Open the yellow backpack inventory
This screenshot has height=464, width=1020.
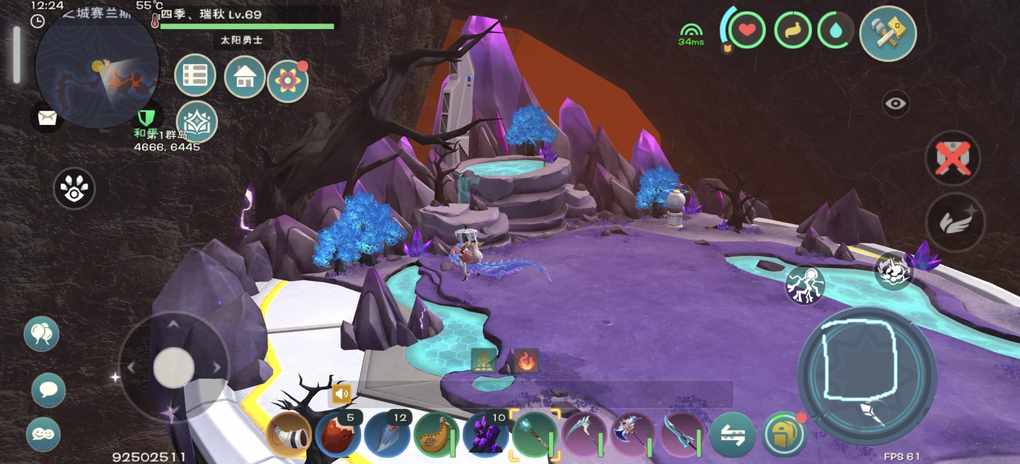tap(783, 434)
